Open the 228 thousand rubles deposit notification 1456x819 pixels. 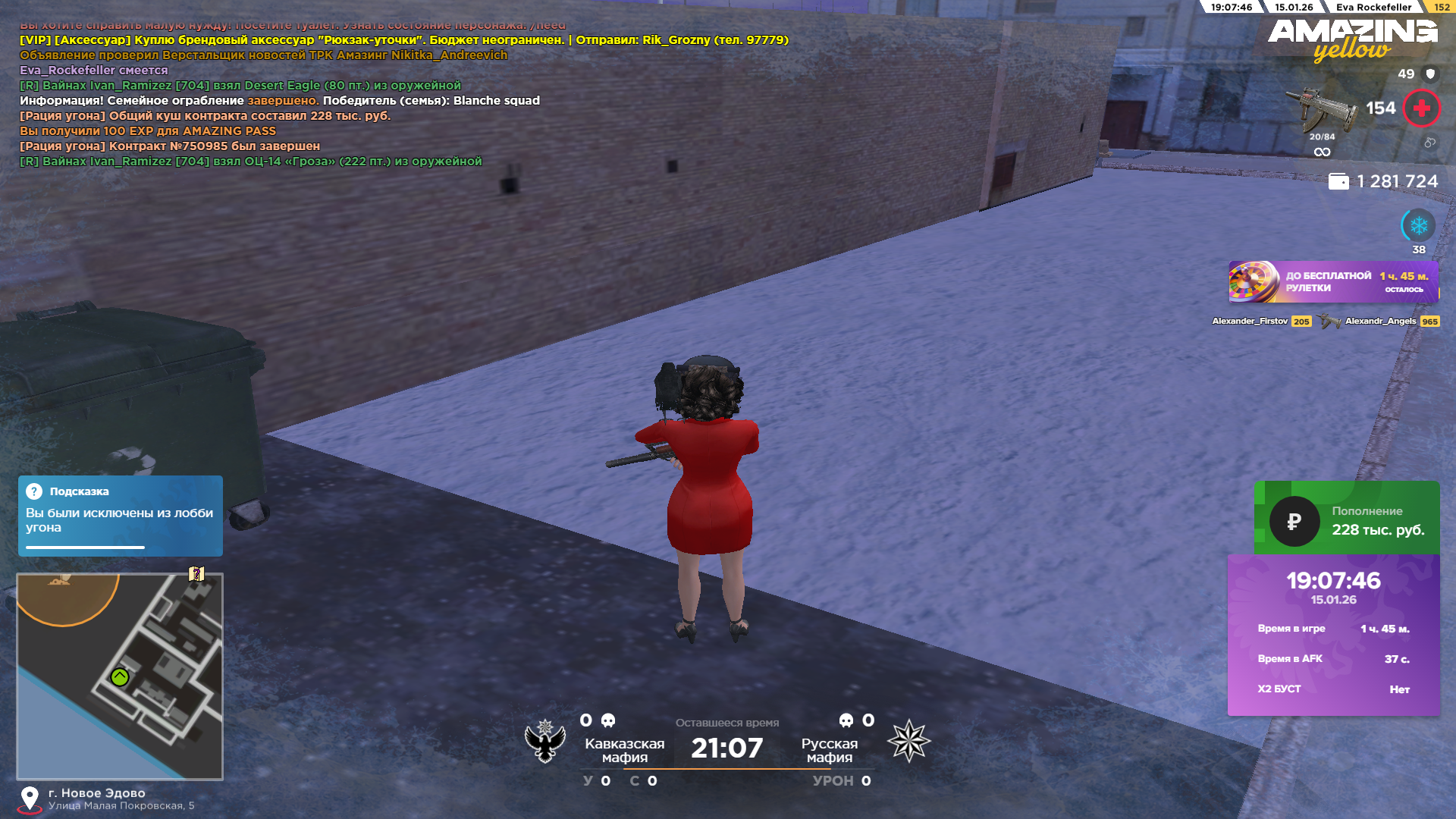tap(1346, 520)
